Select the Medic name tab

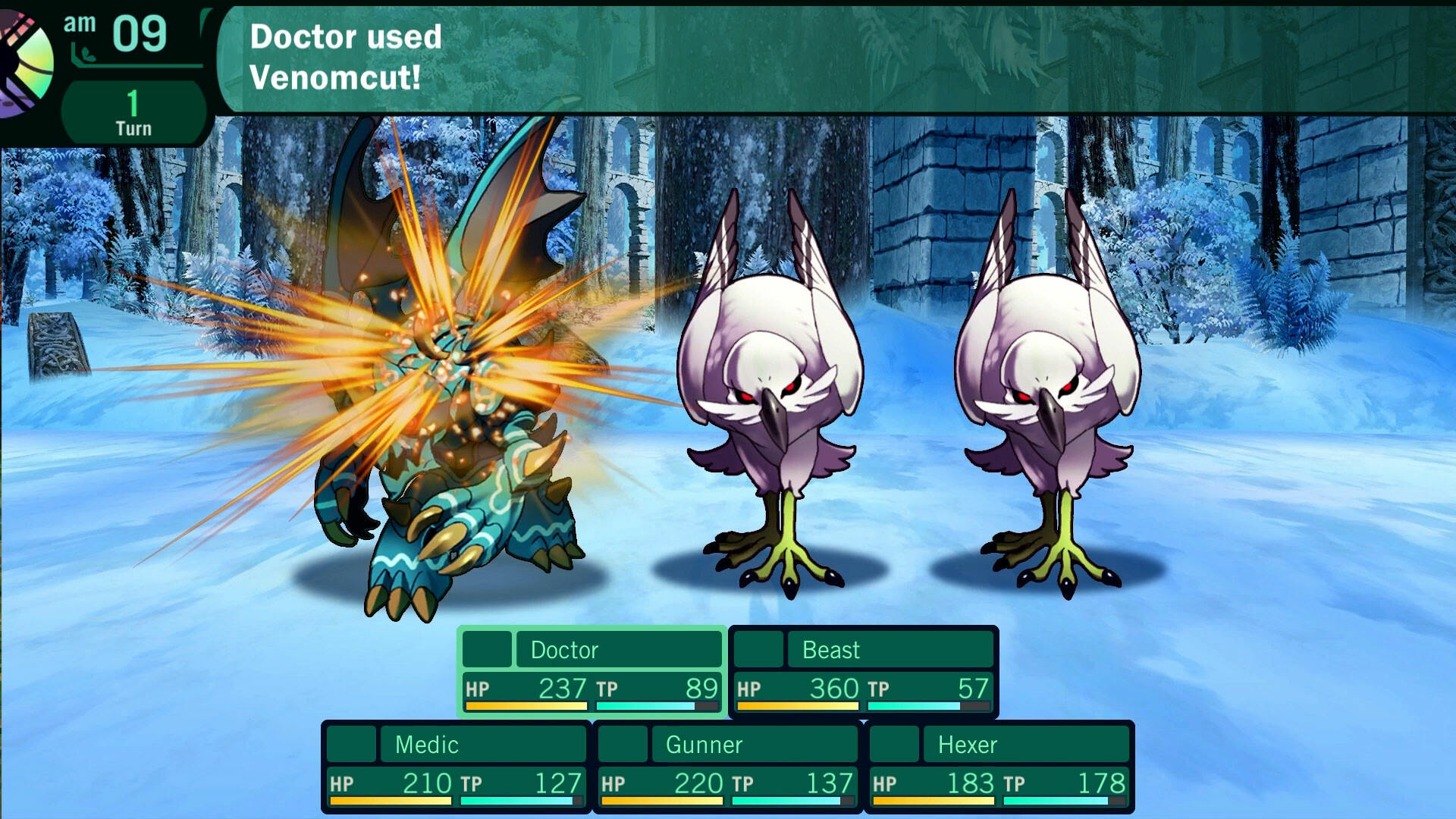tap(483, 745)
